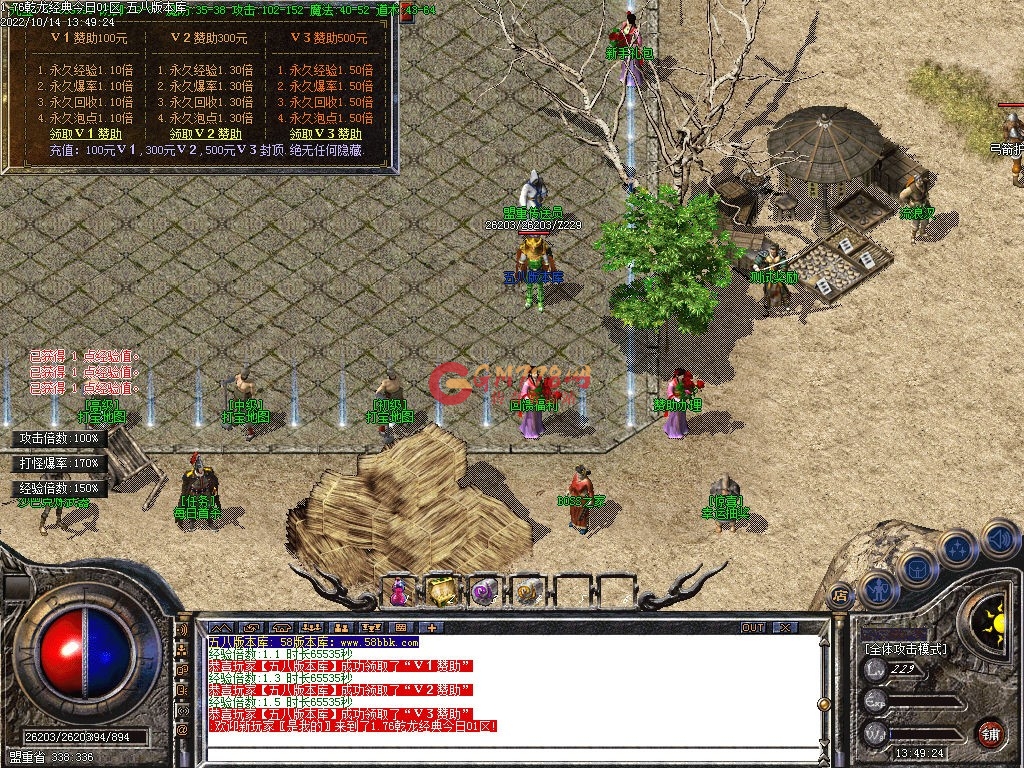Open the character equipment panel (warrior icon)
Viewport: 1024px width, 768px height.
[x=877, y=589]
